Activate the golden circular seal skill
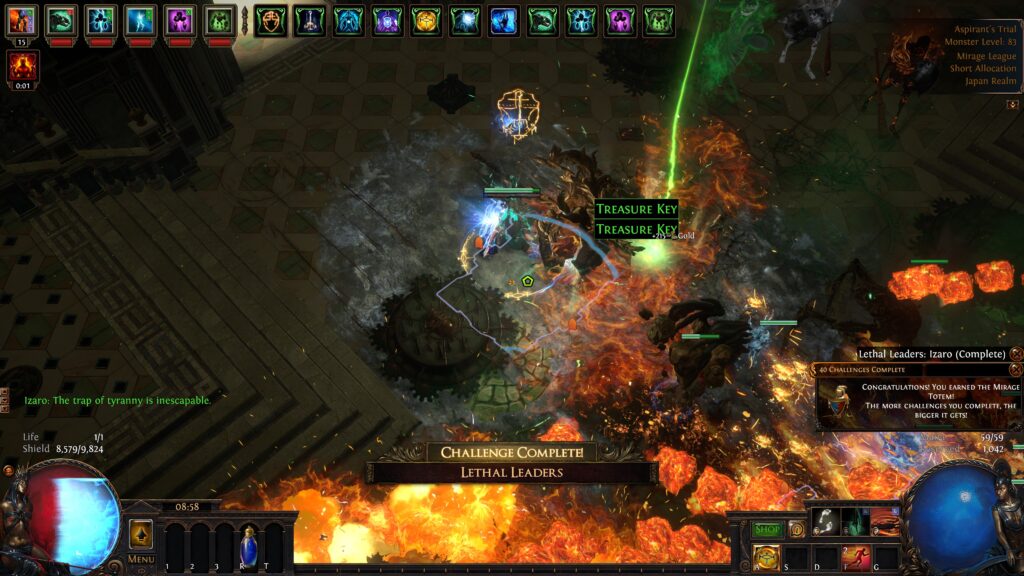1024x576 pixels. pyautogui.click(x=767, y=558)
